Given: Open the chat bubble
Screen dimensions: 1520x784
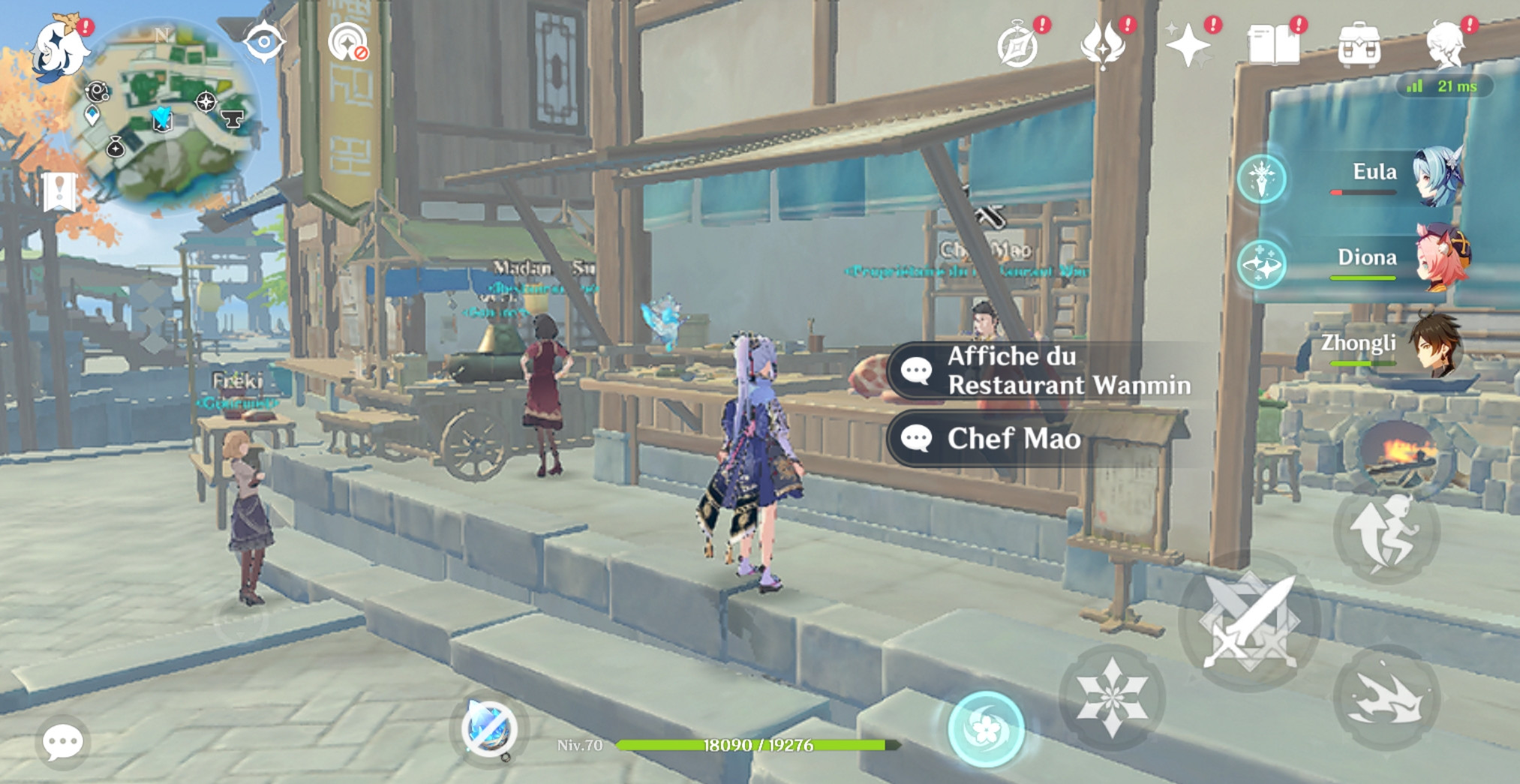Looking at the screenshot, I should (62, 742).
